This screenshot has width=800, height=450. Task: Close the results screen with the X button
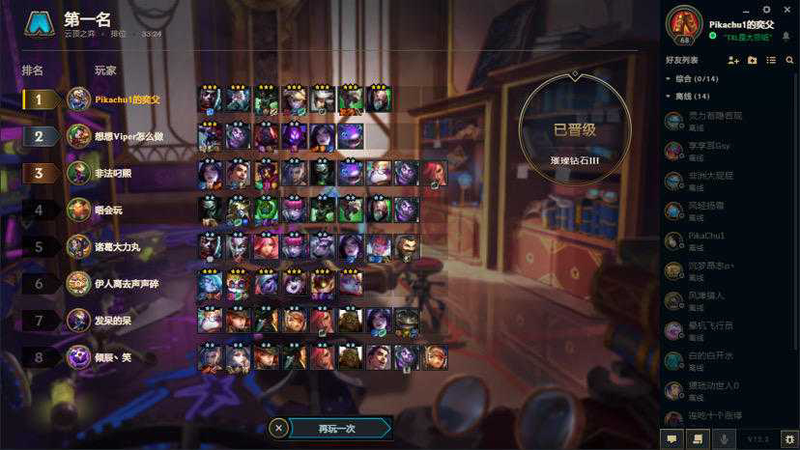pos(279,428)
